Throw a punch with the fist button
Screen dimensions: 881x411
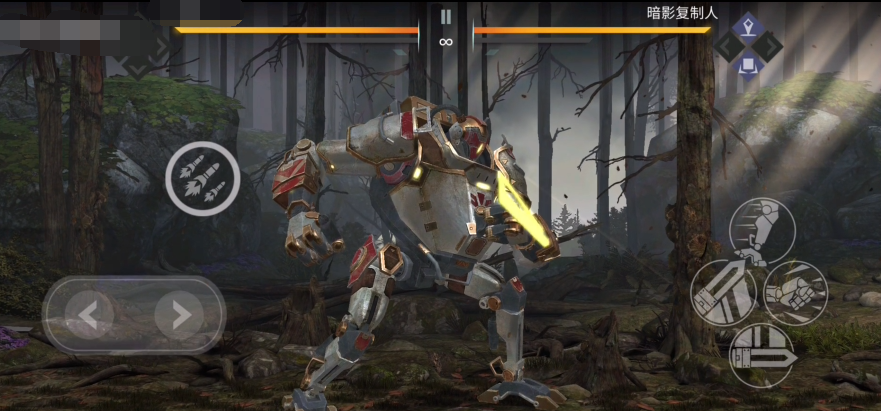point(796,292)
